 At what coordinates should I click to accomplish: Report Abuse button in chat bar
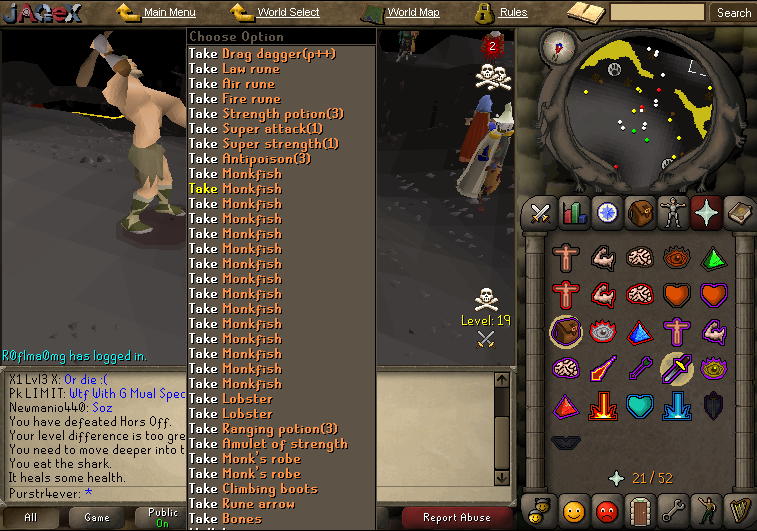click(456, 517)
